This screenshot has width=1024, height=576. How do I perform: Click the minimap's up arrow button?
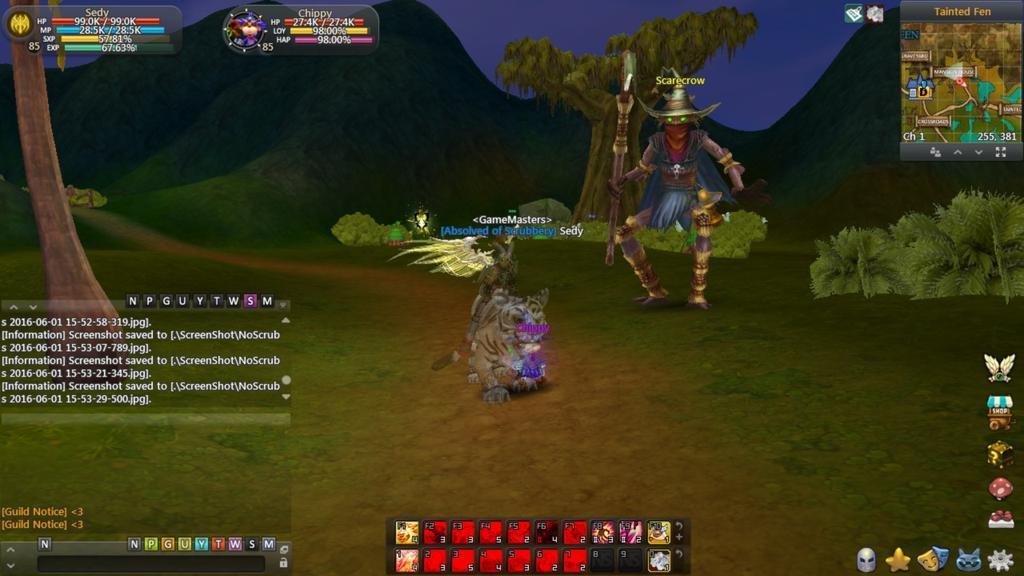(957, 152)
